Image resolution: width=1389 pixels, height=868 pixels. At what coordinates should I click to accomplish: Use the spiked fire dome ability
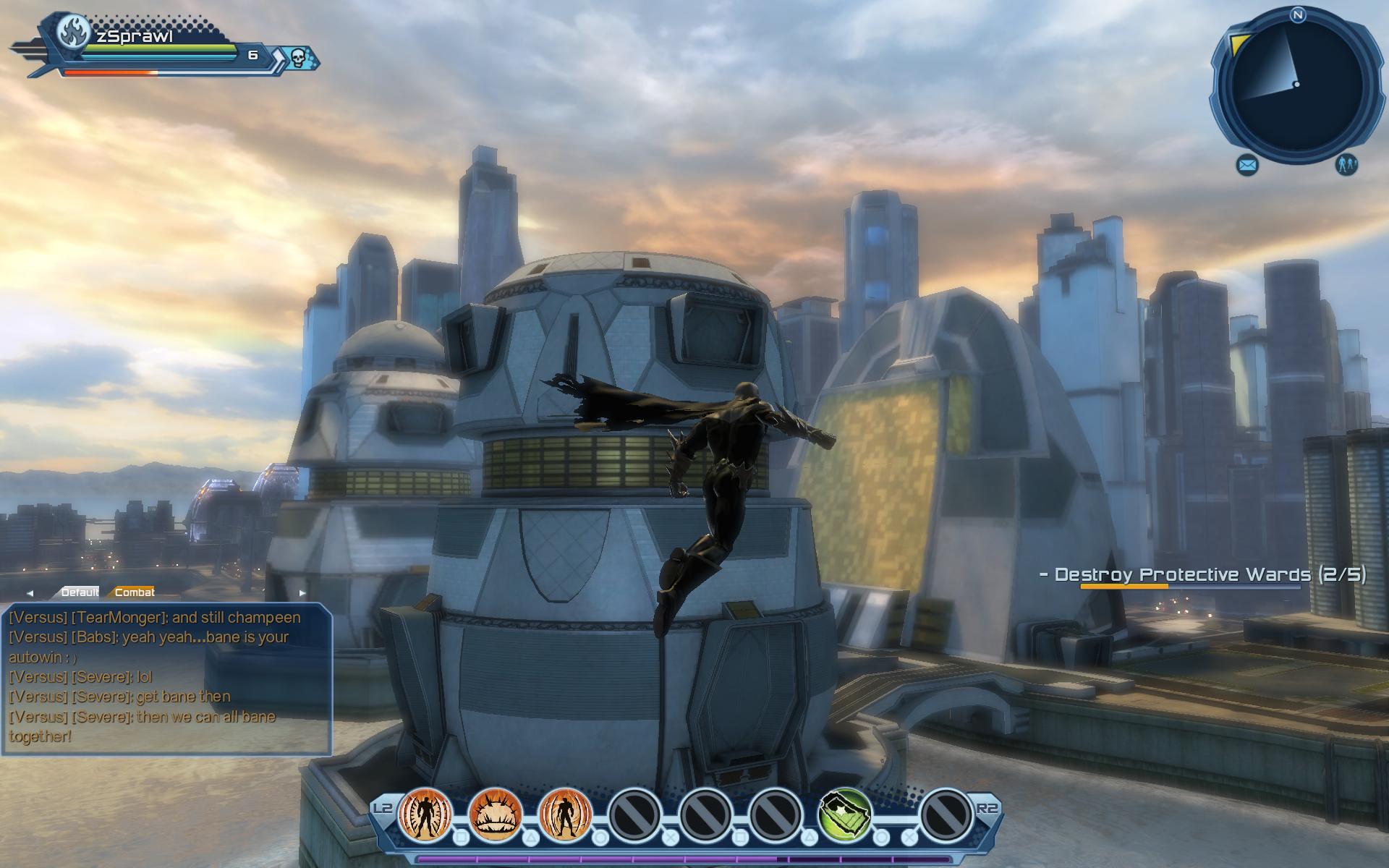[496, 814]
